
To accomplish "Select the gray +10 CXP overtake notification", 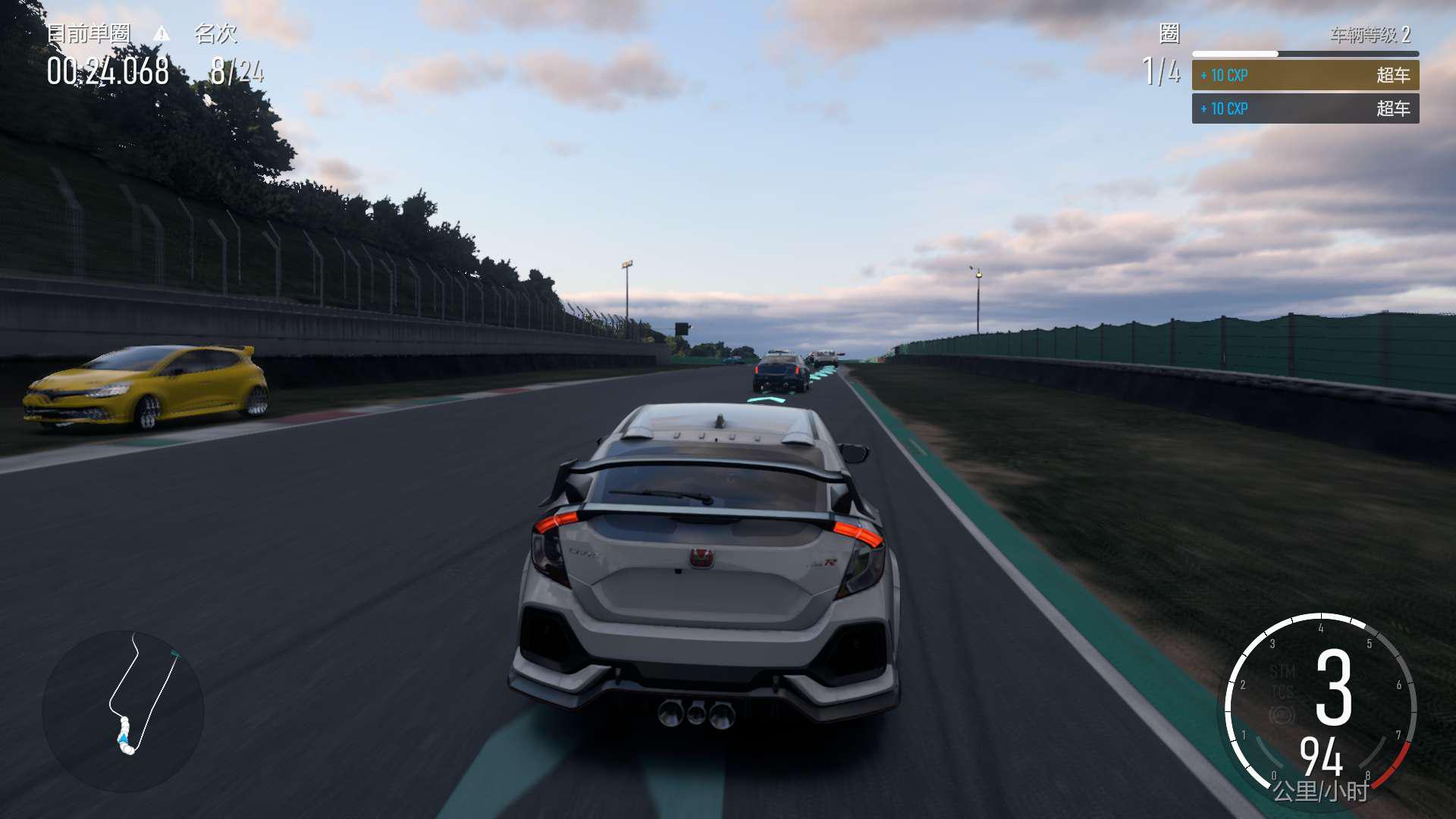I will coord(1304,108).
